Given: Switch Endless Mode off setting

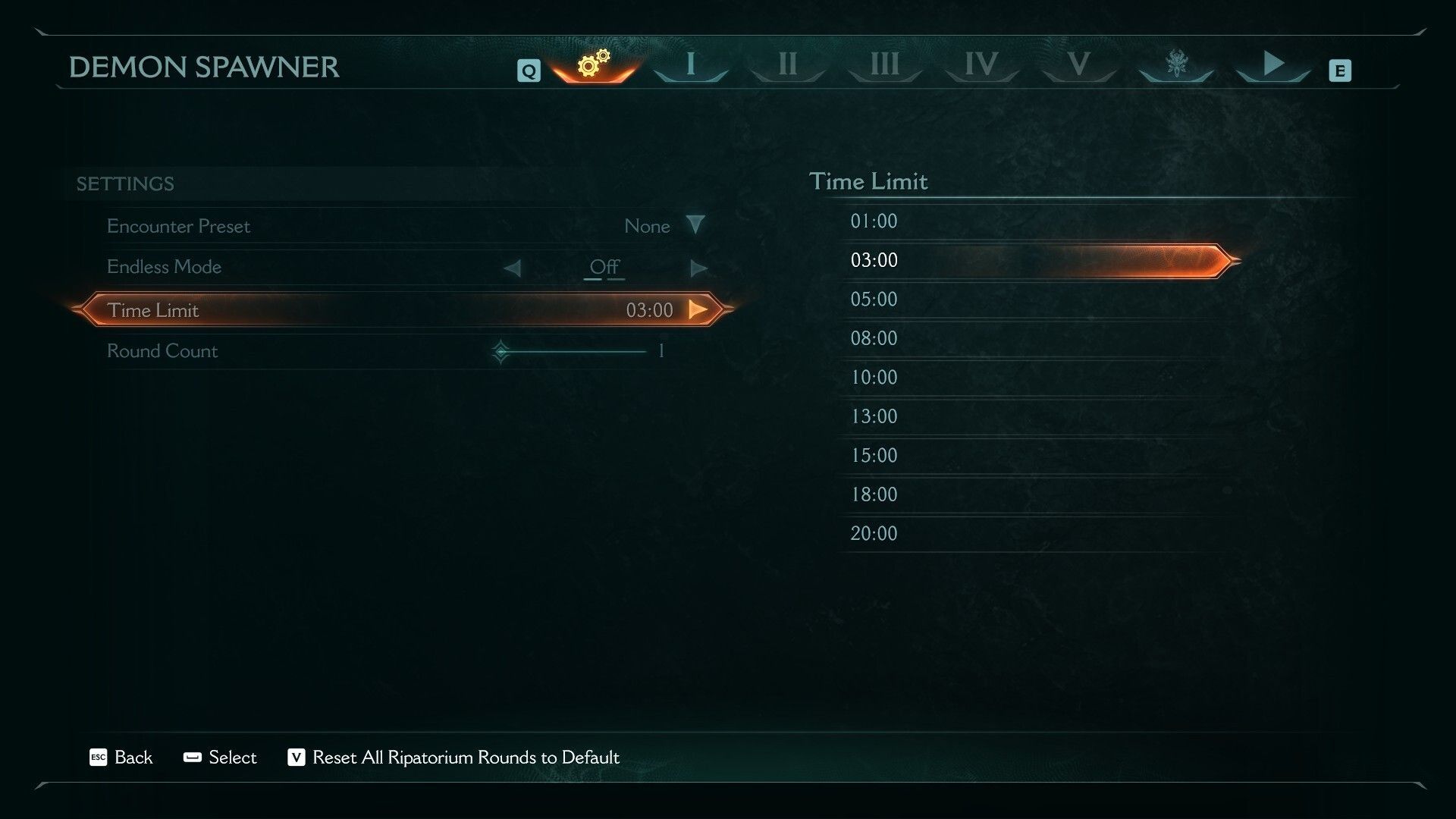Looking at the screenshot, I should click(604, 267).
